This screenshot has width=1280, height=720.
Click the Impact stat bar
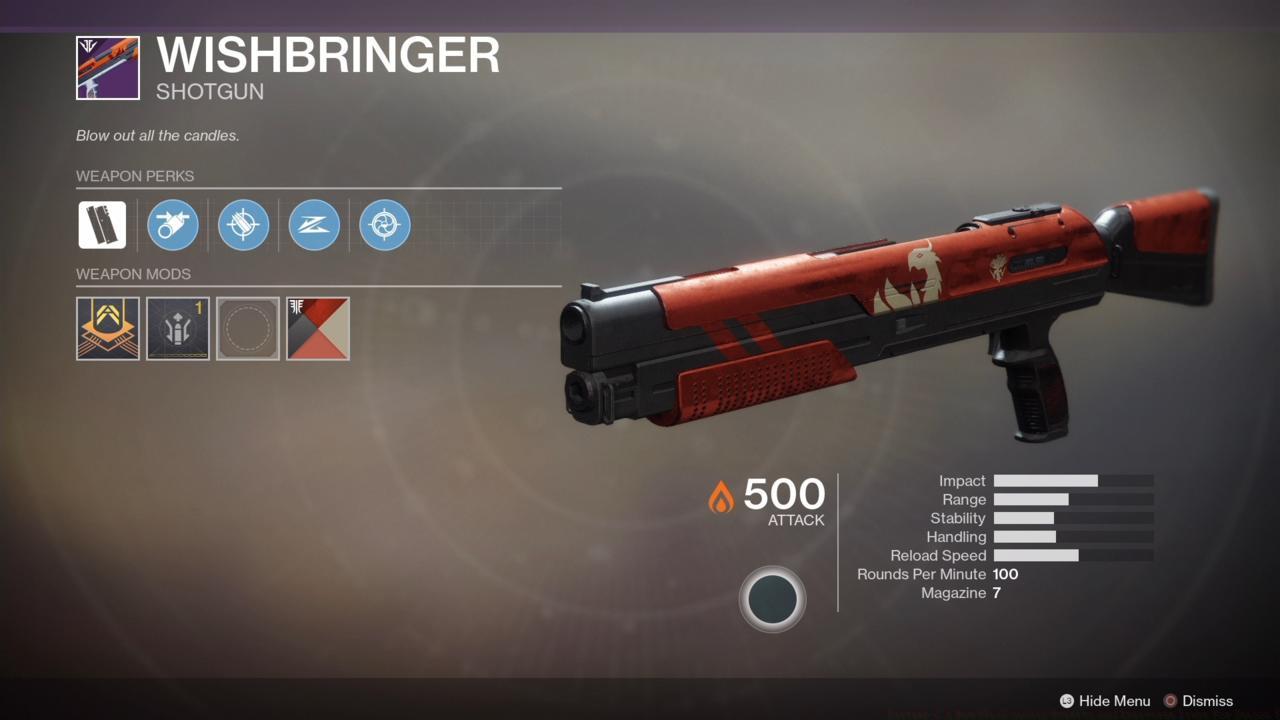(1075, 481)
